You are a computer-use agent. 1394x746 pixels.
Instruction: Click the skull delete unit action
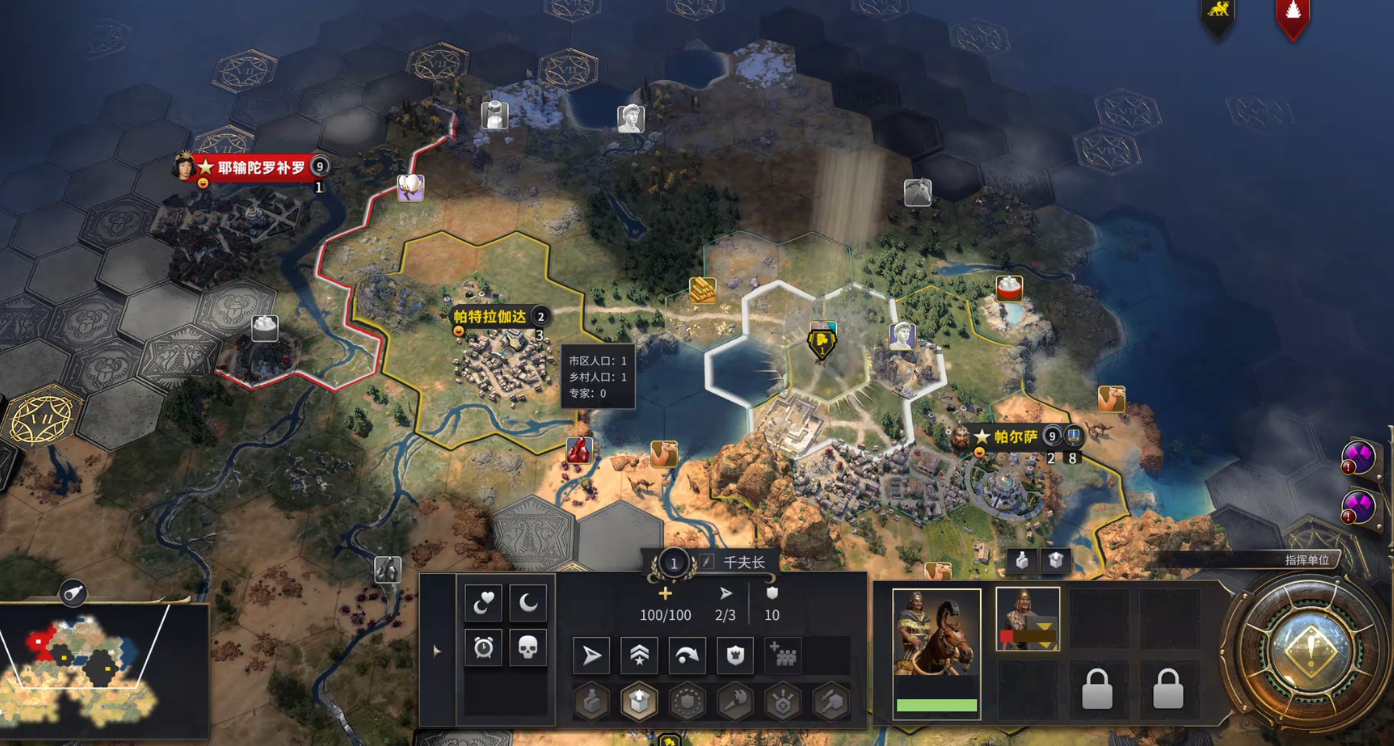(x=528, y=648)
